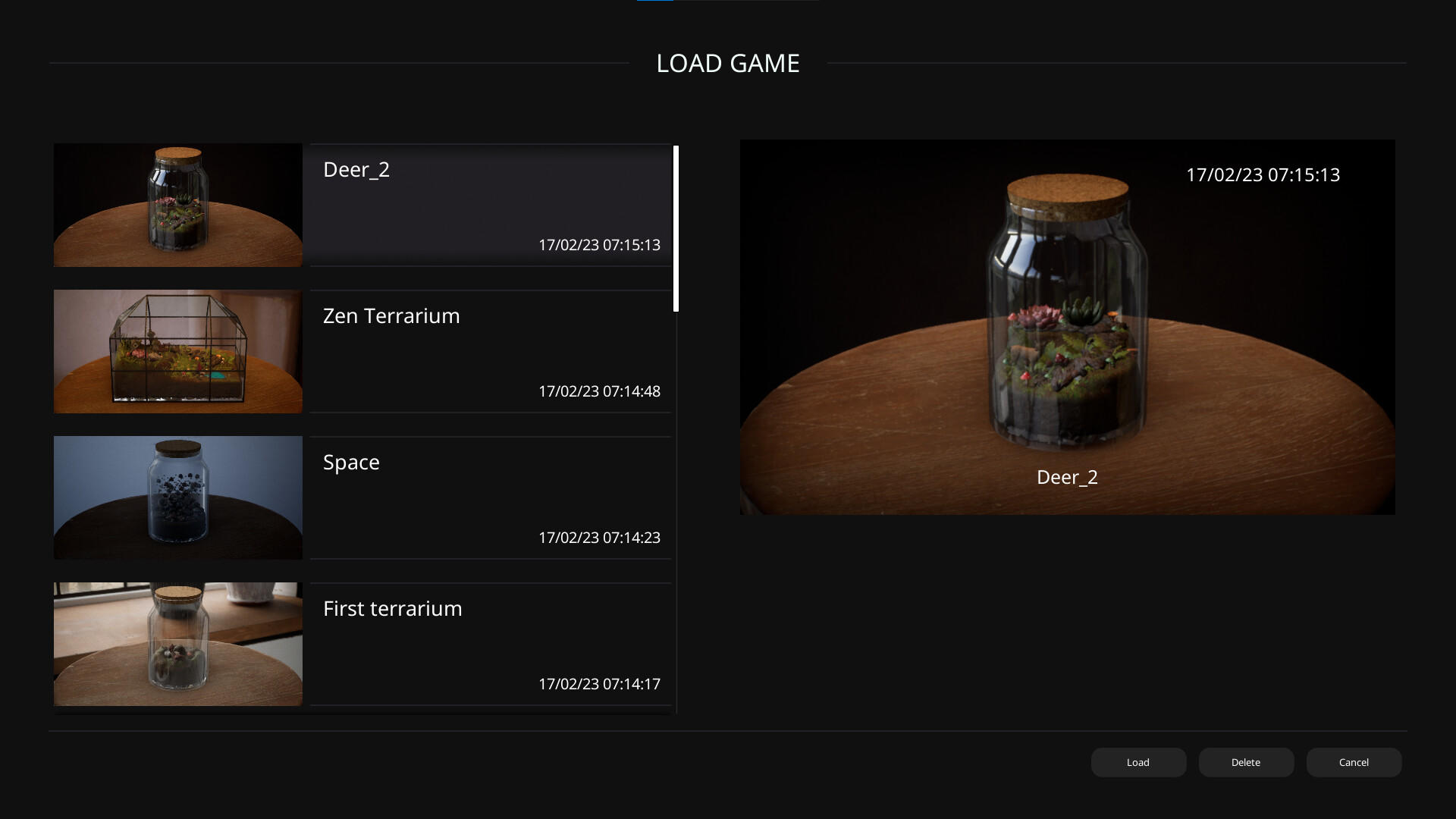Click the First terrarium timestamp 07:14:17
This screenshot has height=819, width=1456.
pyautogui.click(x=599, y=683)
